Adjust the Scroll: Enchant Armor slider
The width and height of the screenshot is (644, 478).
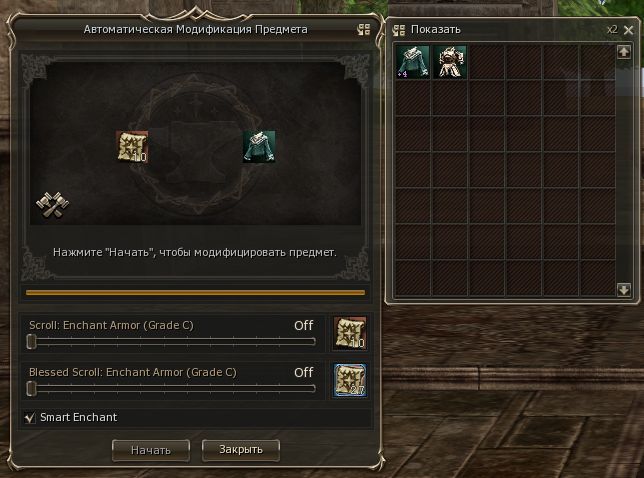pyautogui.click(x=32, y=342)
